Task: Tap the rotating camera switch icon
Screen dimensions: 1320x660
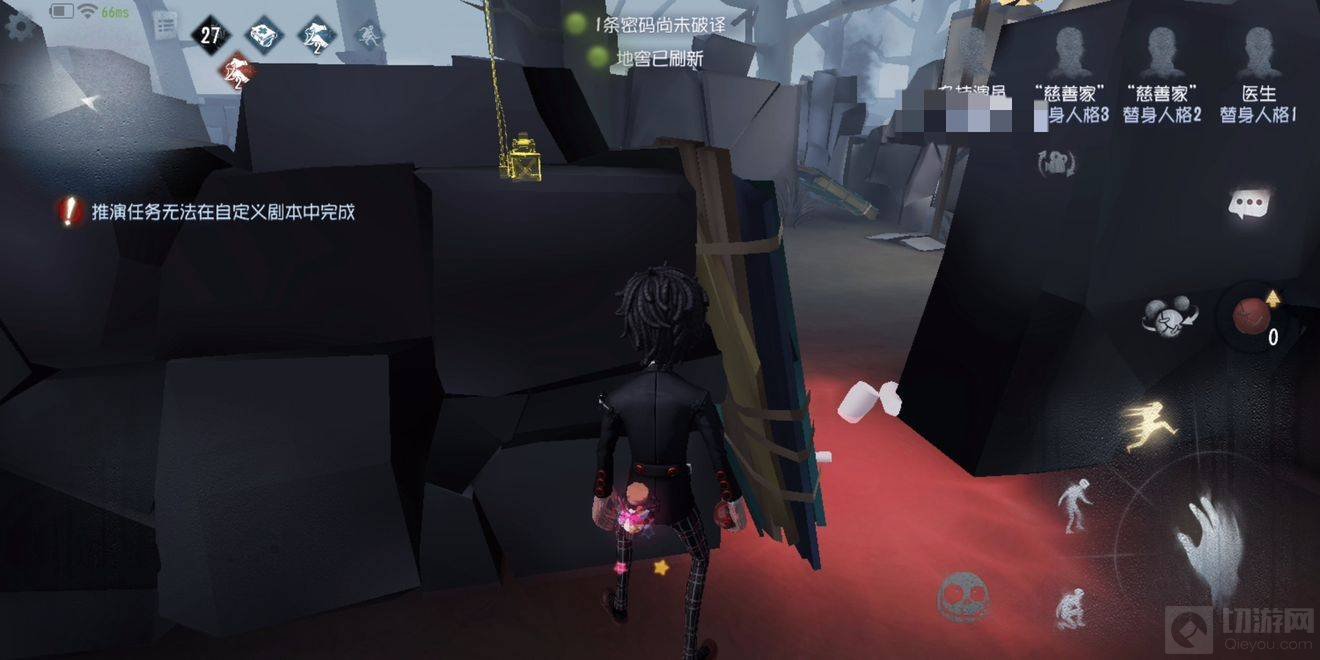Action: click(1055, 163)
